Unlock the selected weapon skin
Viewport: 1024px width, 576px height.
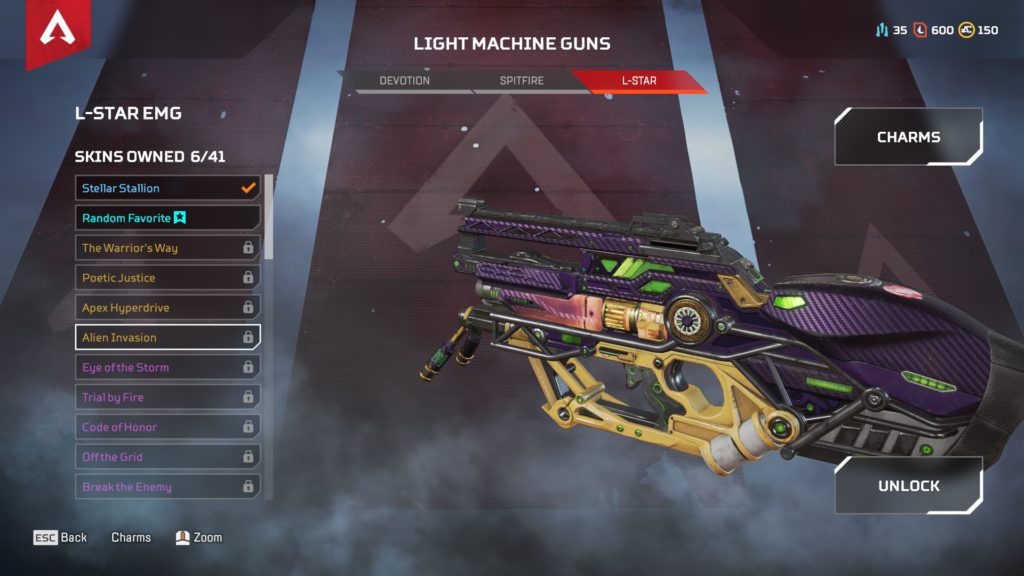pyautogui.click(x=908, y=485)
